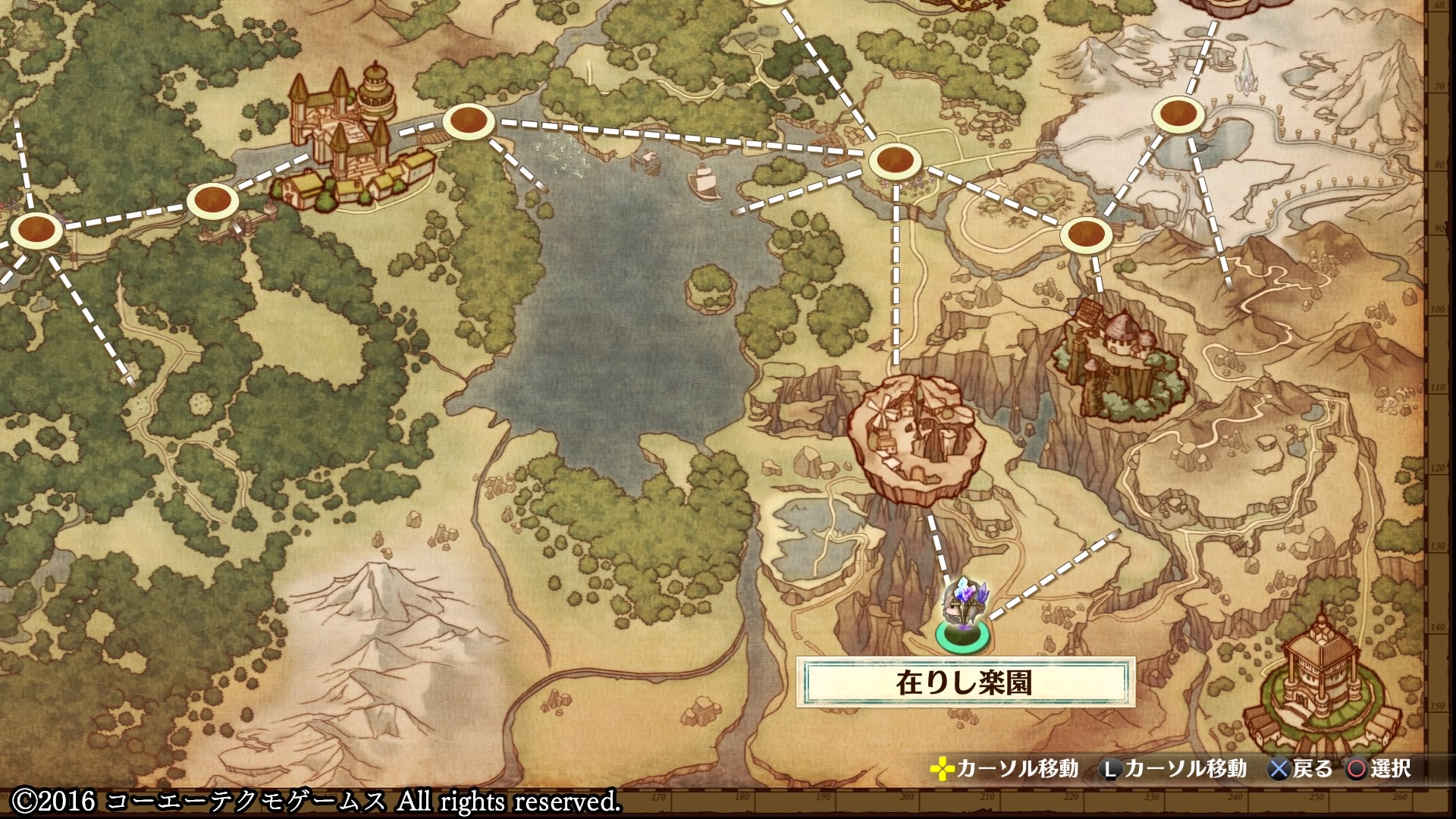Select the route node above the floating village
Image resolution: width=1456 pixels, height=819 pixels.
[895, 161]
